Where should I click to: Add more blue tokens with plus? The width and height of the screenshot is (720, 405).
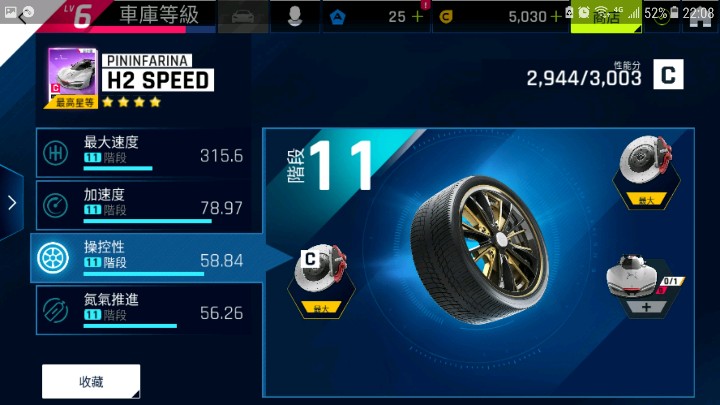pyautogui.click(x=417, y=16)
